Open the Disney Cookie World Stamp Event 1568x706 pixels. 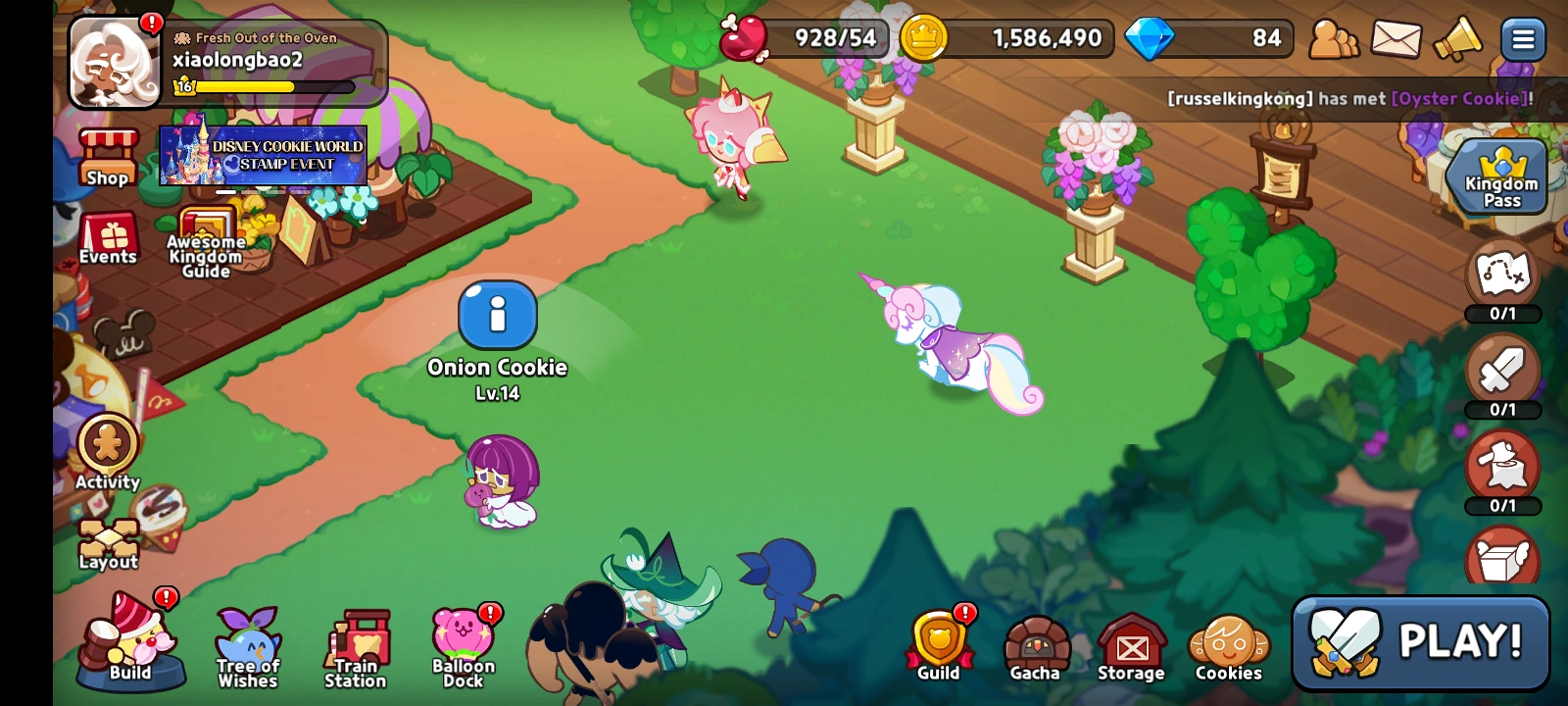pyautogui.click(x=263, y=157)
